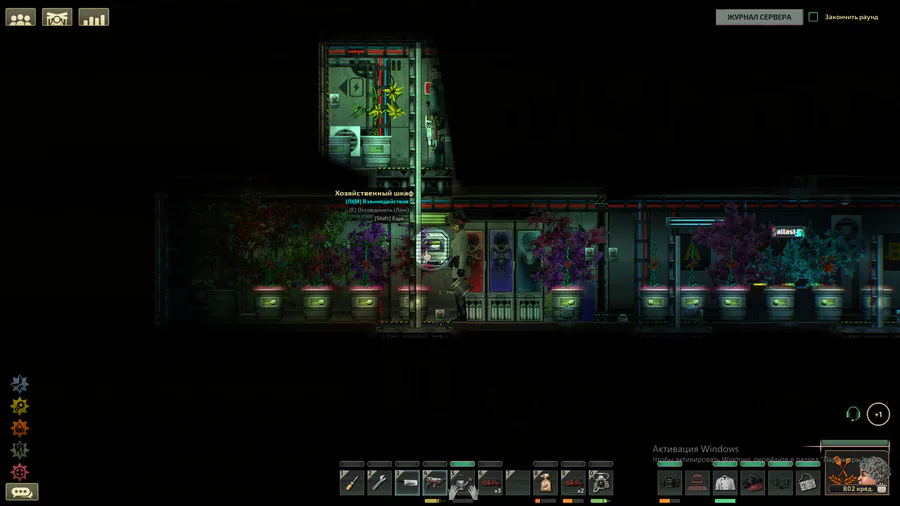The width and height of the screenshot is (900, 506).
Task: Click the green headset voice icon
Action: tap(853, 414)
